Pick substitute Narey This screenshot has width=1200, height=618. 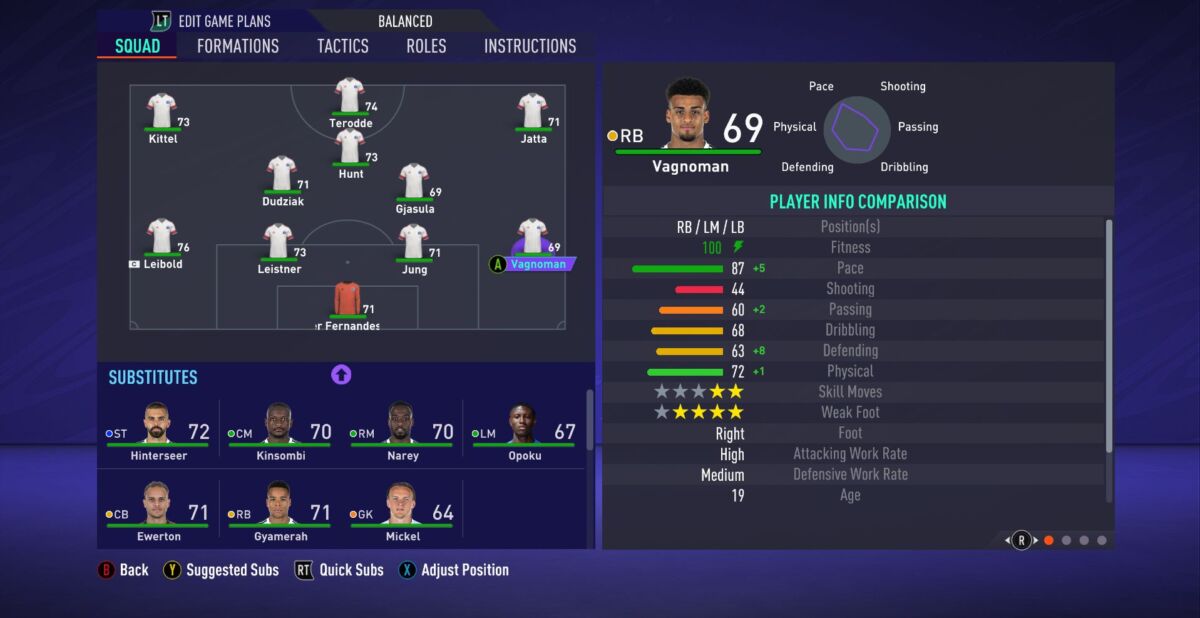point(403,430)
